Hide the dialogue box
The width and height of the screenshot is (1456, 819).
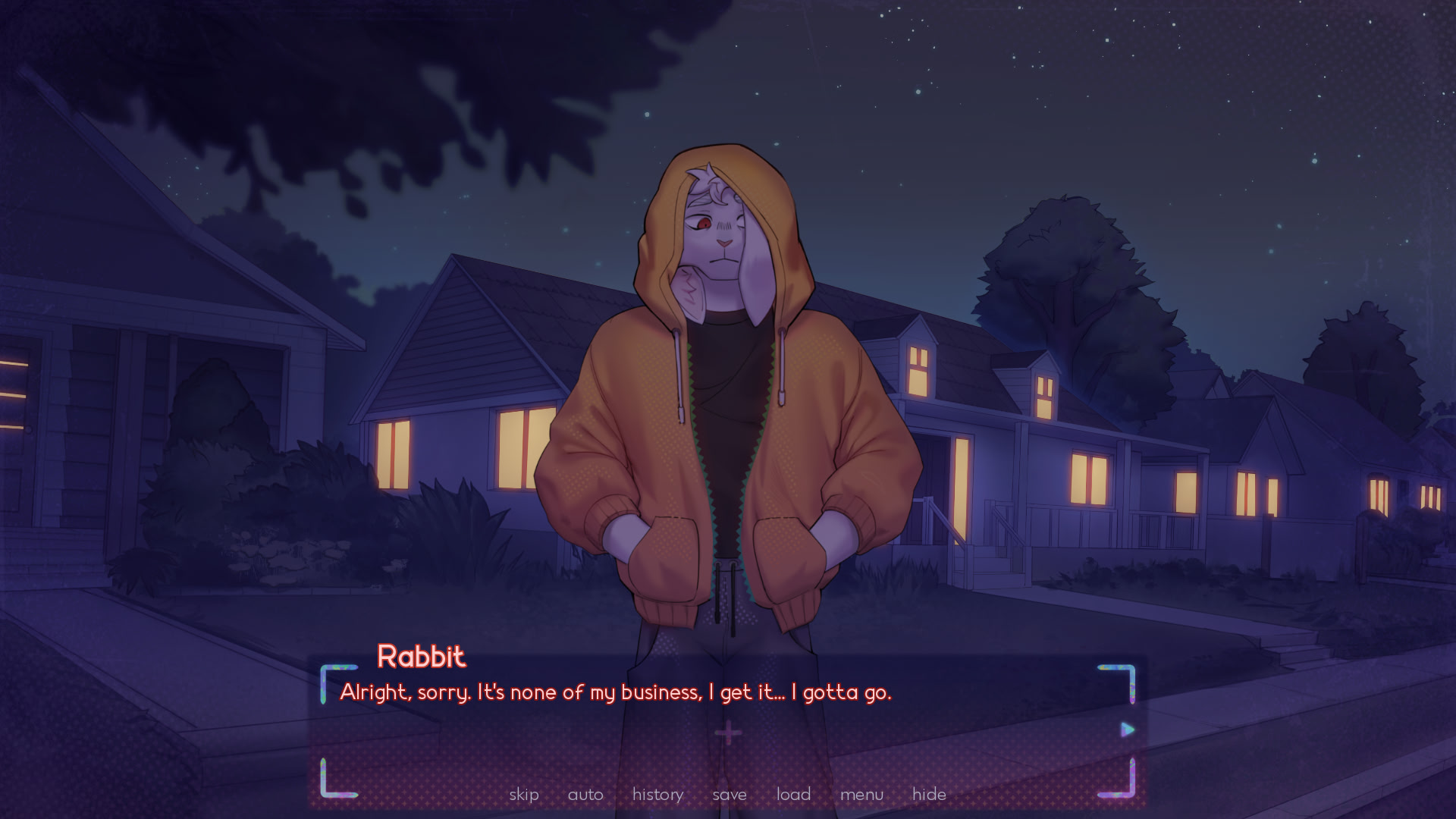point(929,794)
